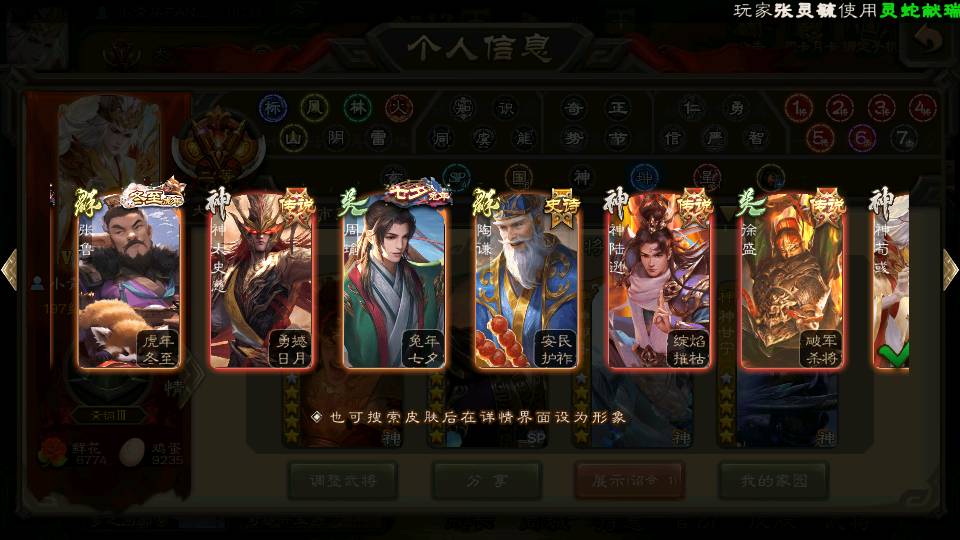Viewport: 960px width, 540px height.
Task: Toggle the 林 package filter
Action: click(x=357, y=108)
